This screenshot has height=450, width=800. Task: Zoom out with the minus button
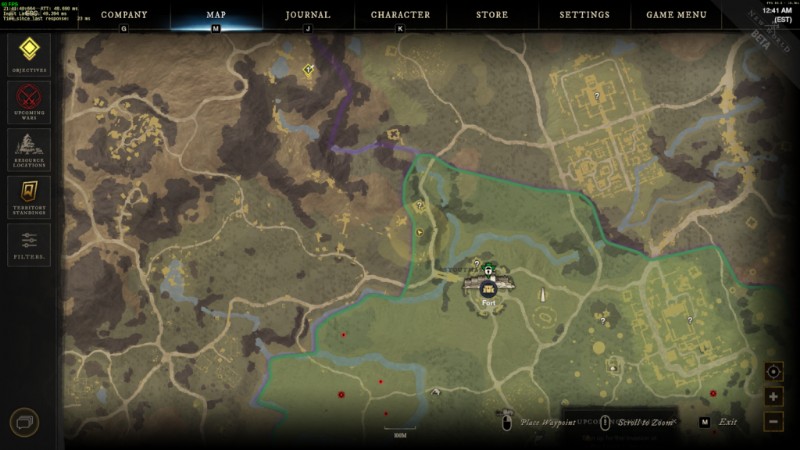(773, 421)
